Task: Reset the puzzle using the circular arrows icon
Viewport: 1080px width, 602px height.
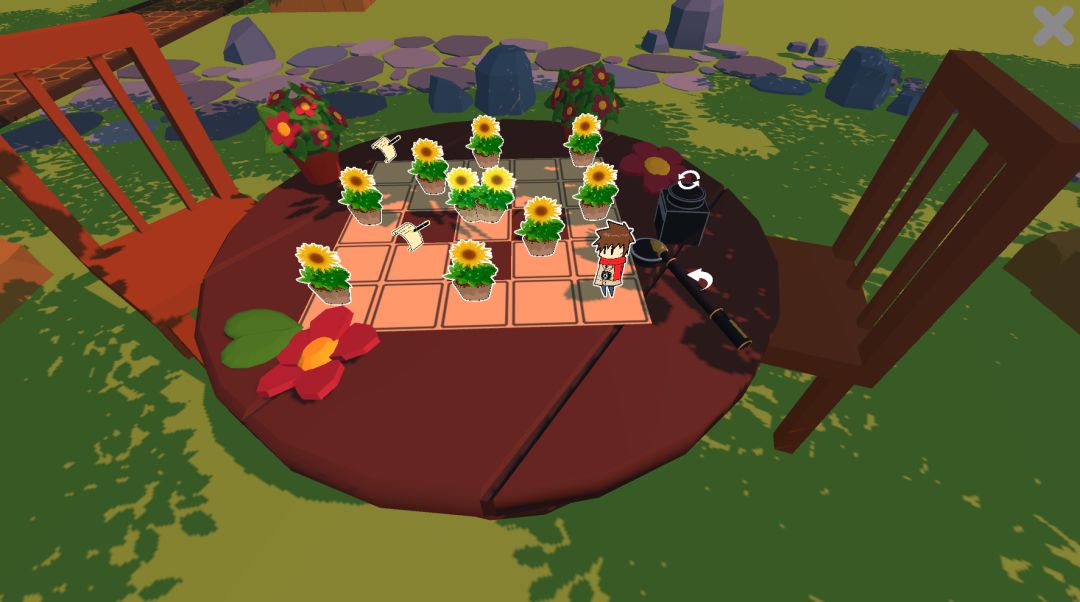Action: (688, 181)
